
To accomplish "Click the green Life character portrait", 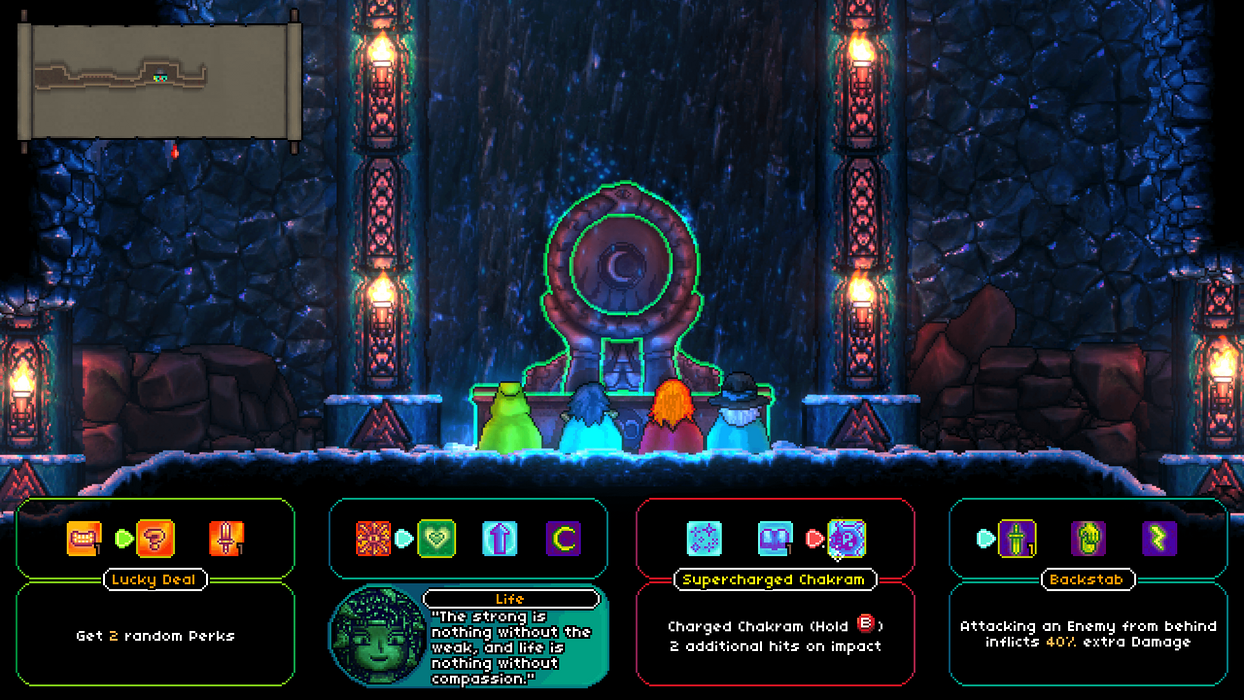I will point(377,638).
